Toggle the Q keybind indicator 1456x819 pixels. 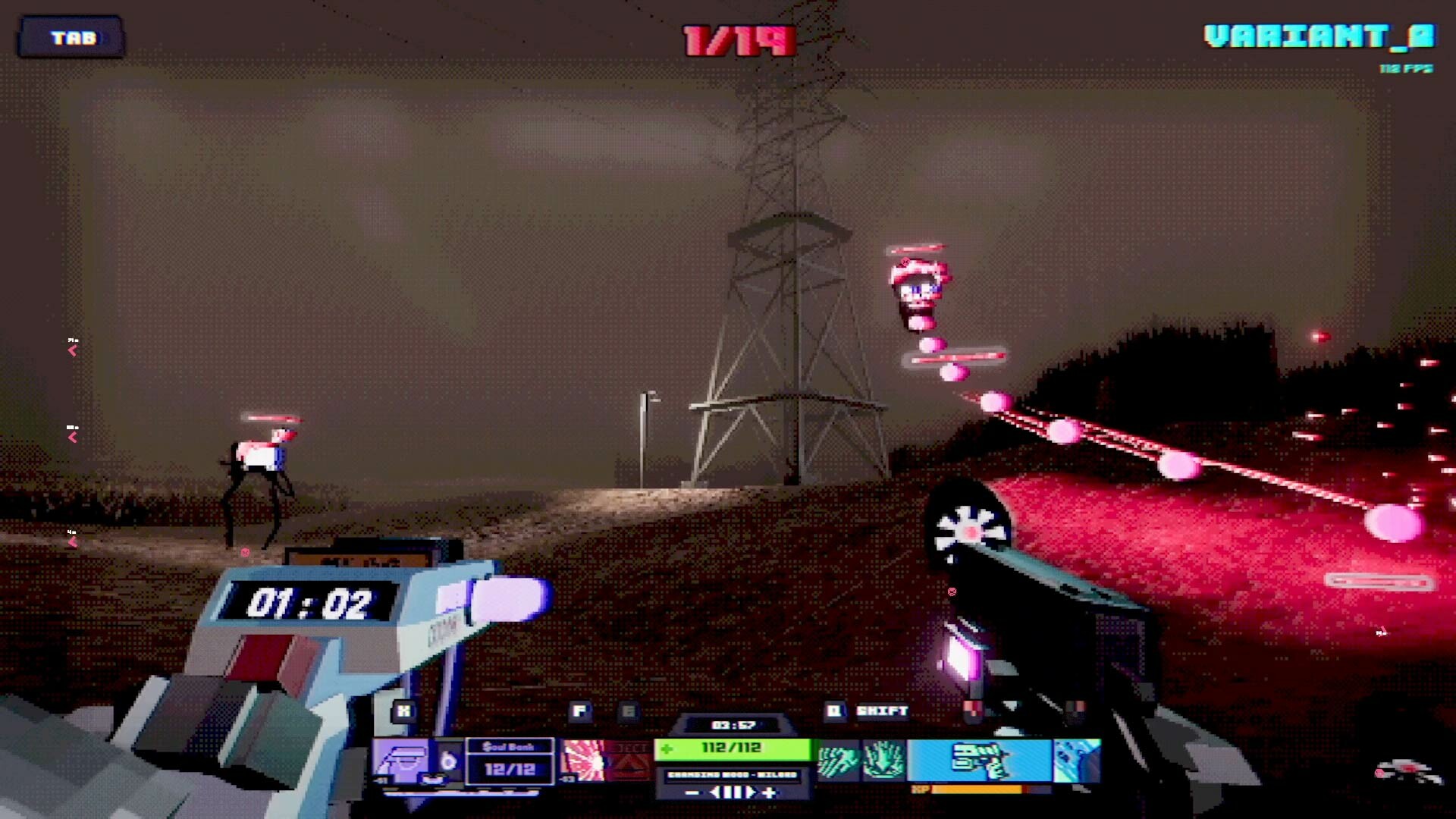[x=834, y=710]
